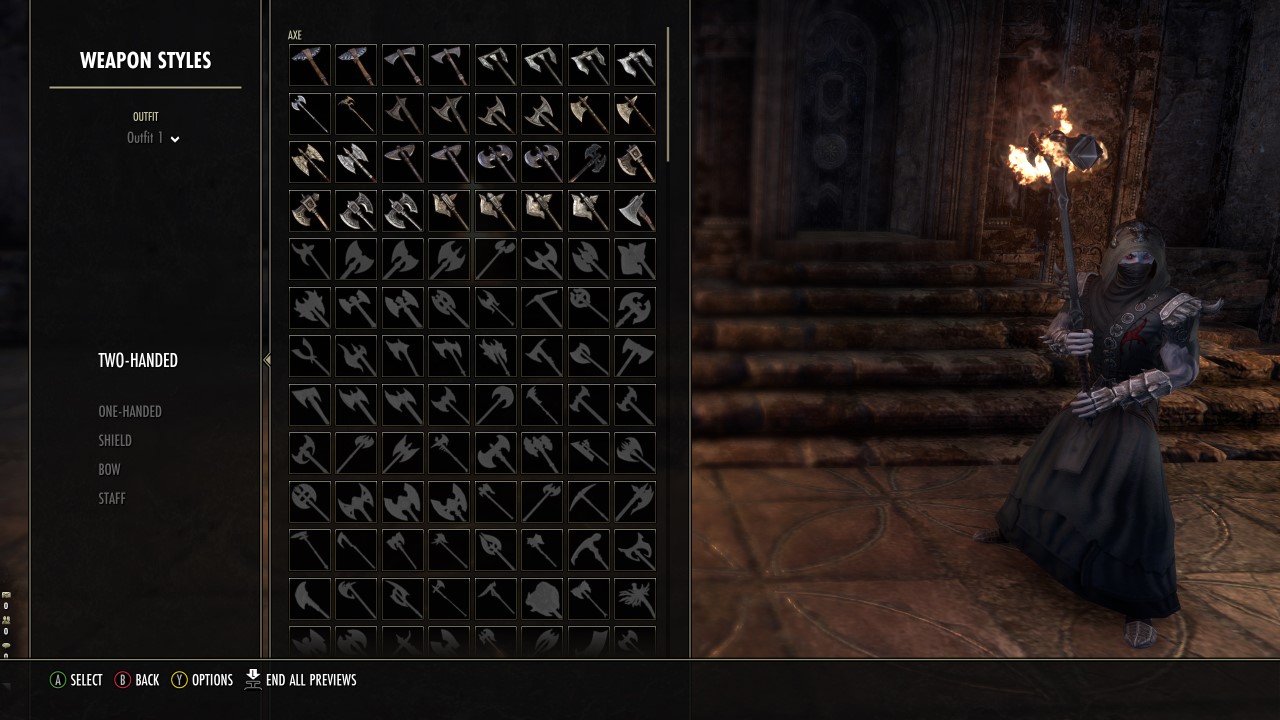Image resolution: width=1280 pixels, height=720 pixels.
Task: Open the SHIELD styles category
Action: tap(114, 440)
